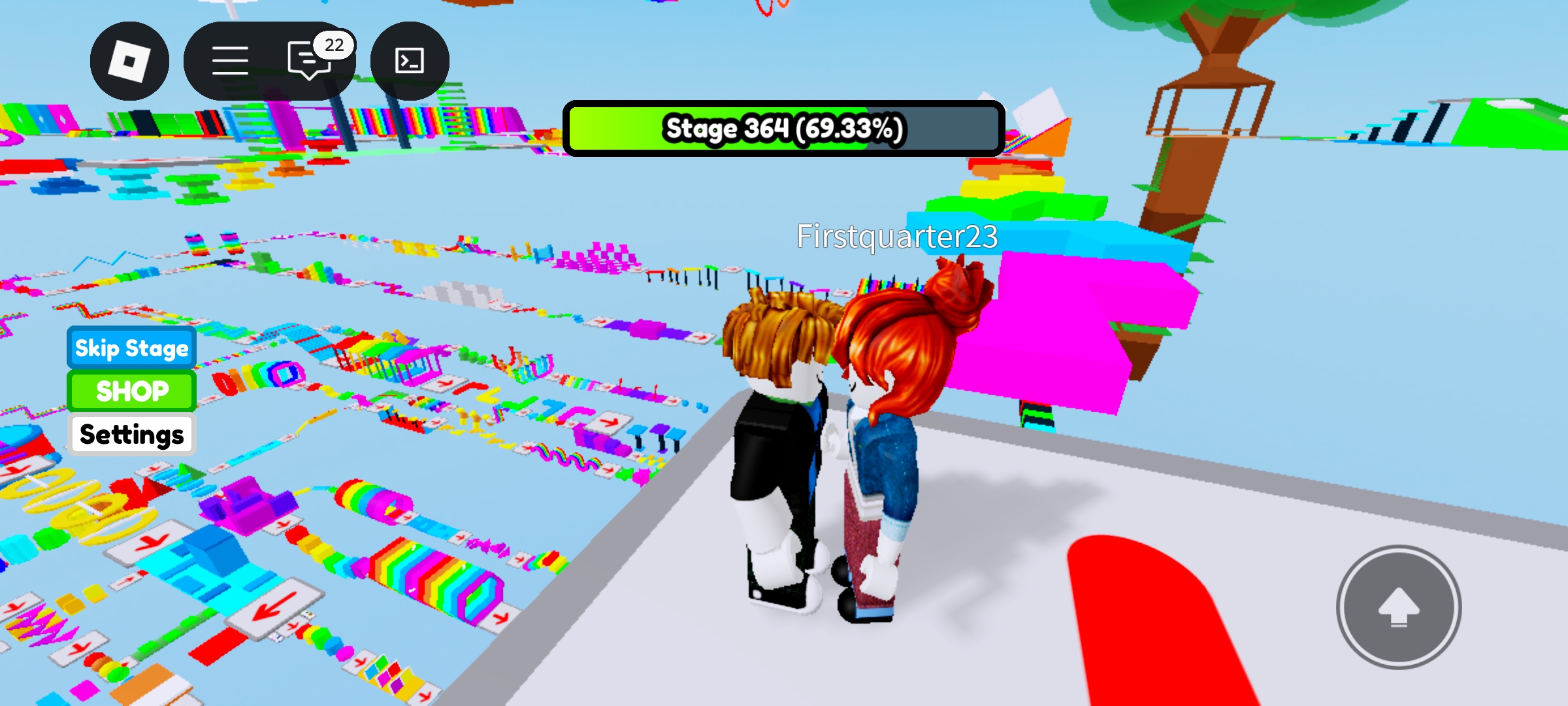Viewport: 1568px width, 706px height.
Task: Open the developer console terminal icon
Action: tap(408, 60)
